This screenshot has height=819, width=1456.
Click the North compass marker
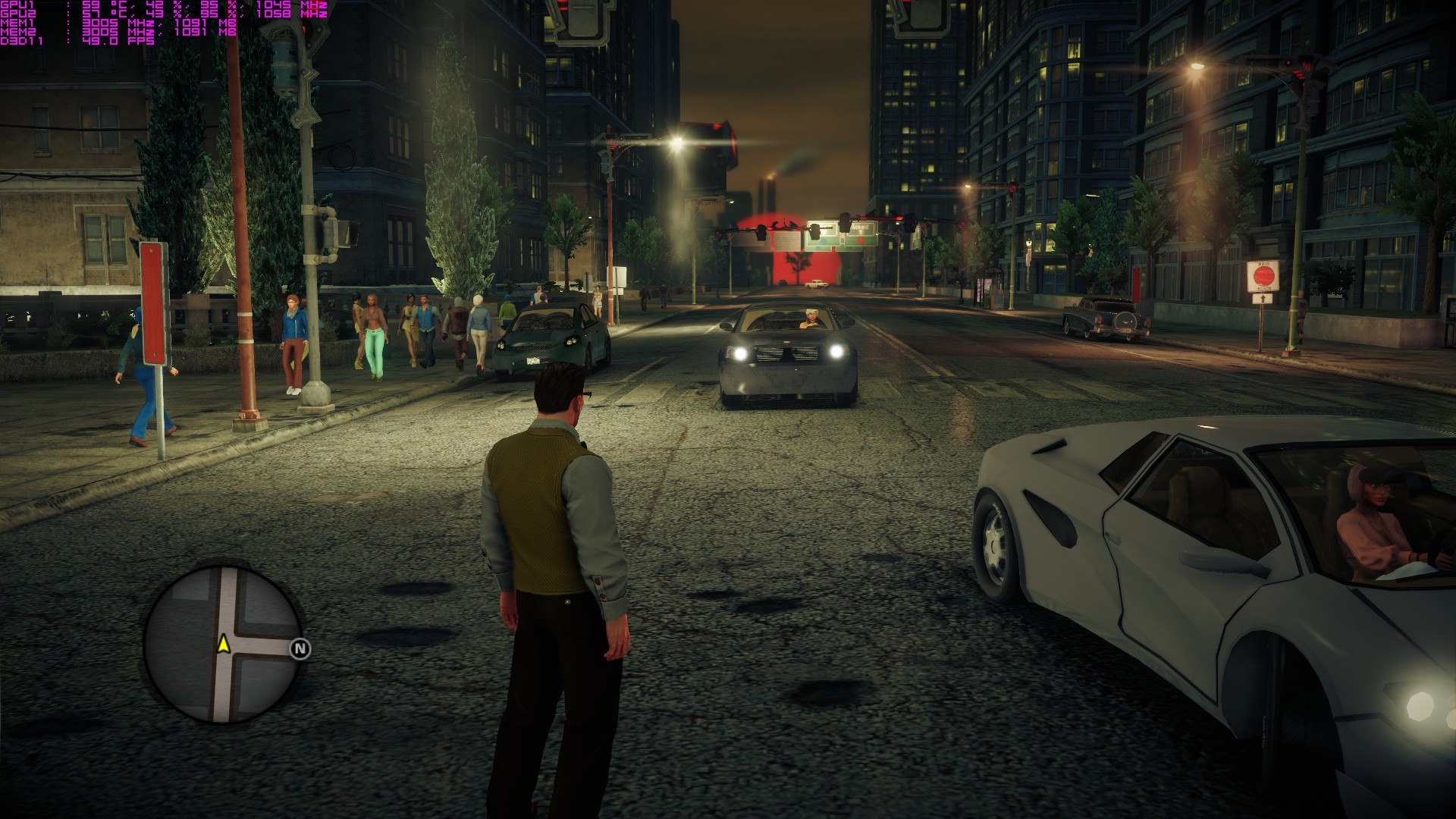(300, 649)
